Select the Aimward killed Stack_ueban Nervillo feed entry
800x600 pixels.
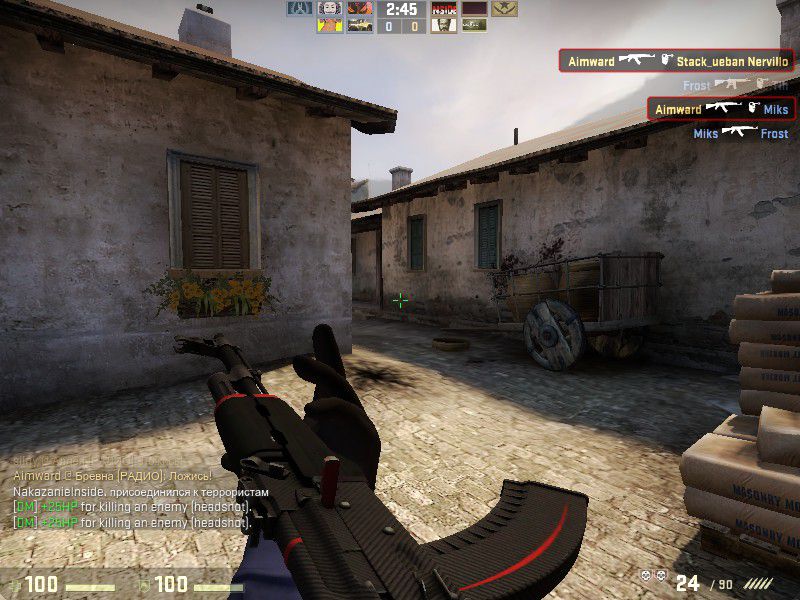point(675,61)
